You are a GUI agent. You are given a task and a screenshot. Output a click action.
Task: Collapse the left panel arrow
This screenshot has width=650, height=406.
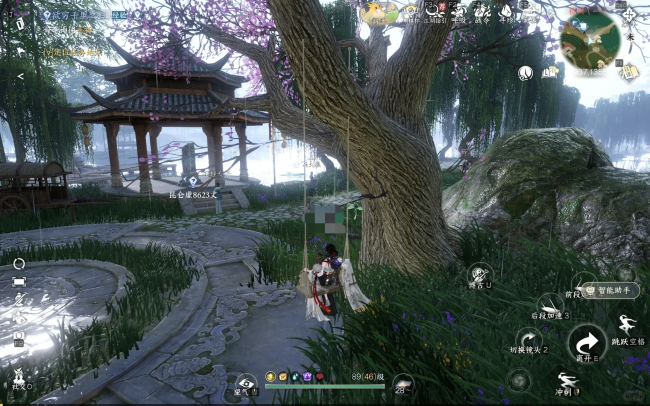20,76
